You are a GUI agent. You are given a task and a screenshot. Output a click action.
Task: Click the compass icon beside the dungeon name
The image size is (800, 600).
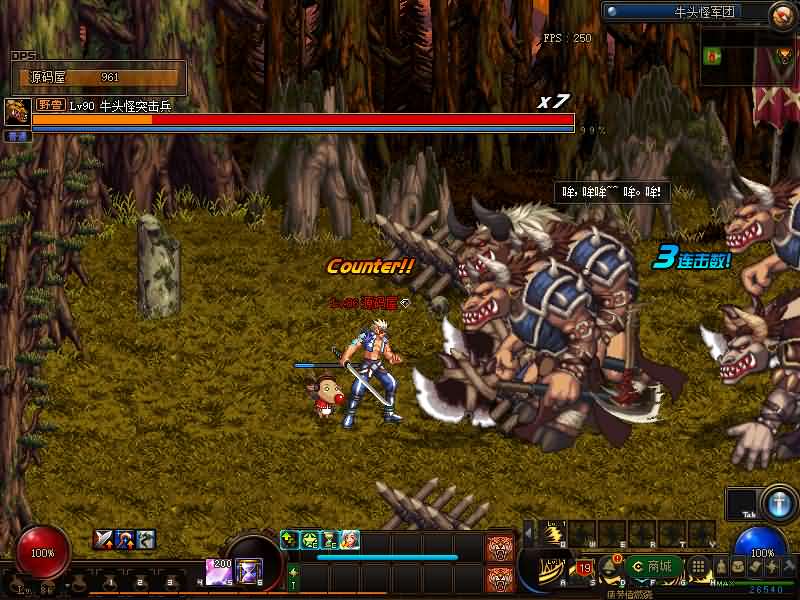pos(781,14)
